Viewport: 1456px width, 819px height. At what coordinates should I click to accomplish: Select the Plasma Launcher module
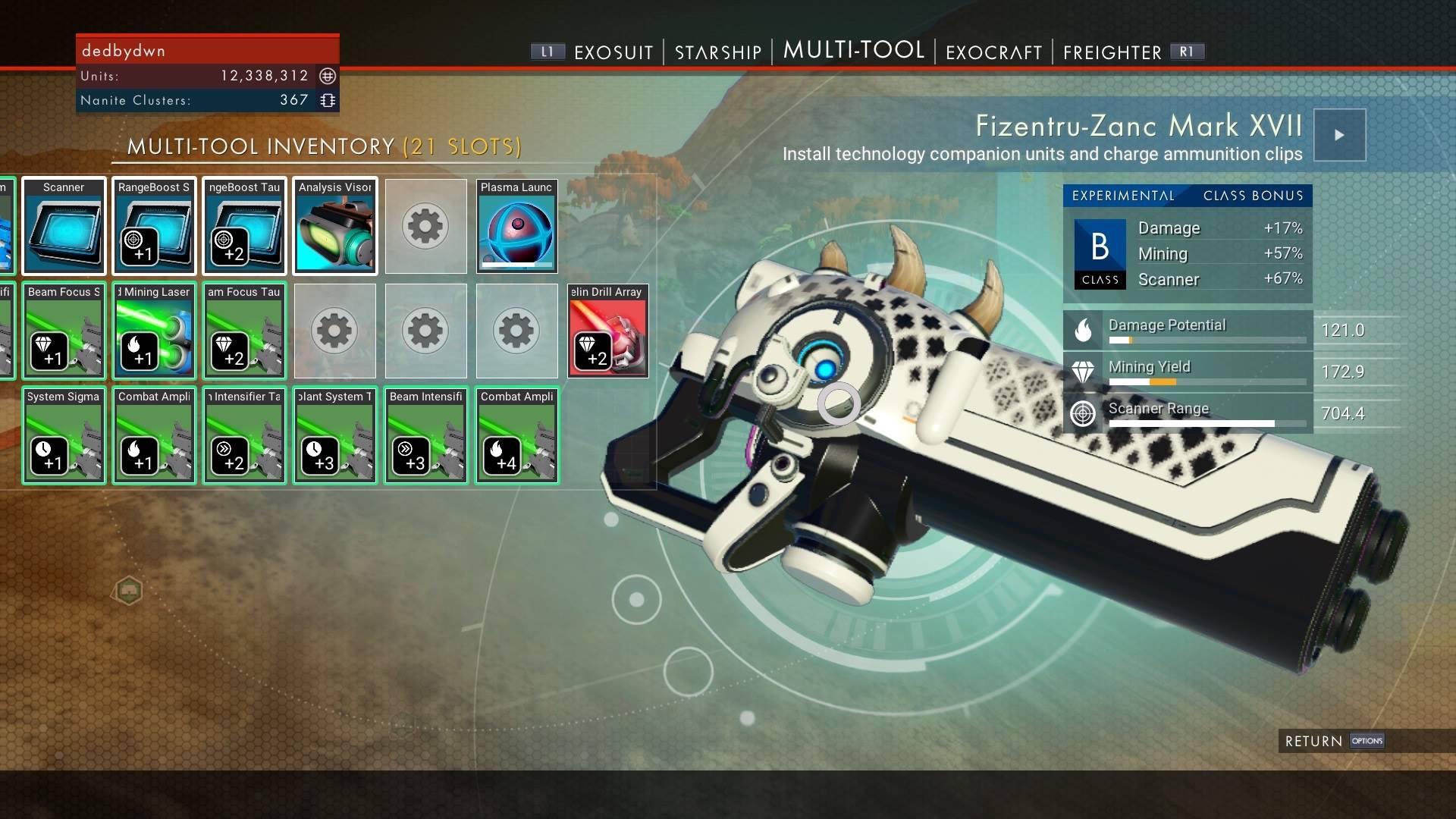point(516,226)
